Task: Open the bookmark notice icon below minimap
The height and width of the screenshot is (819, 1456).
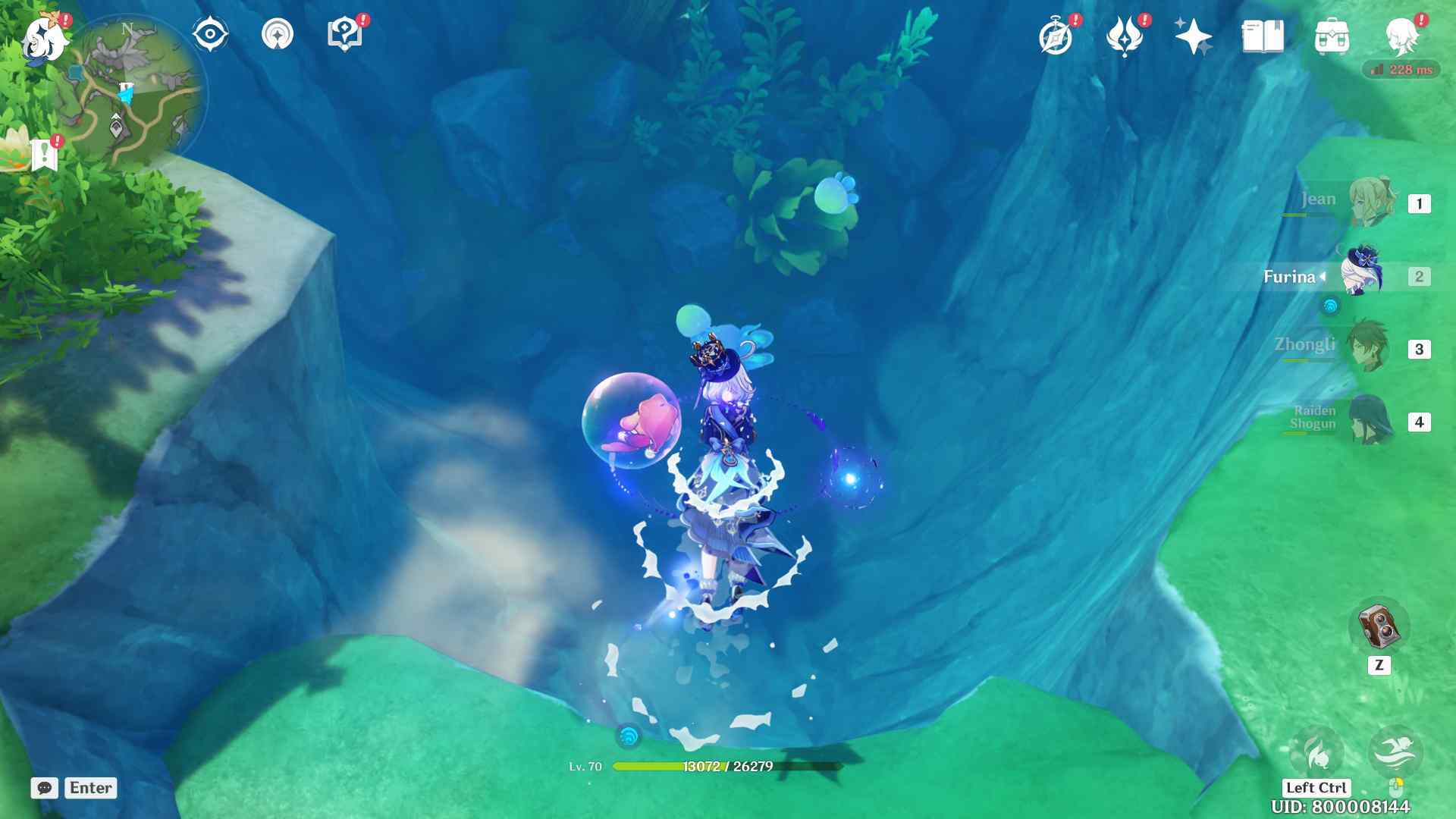Action: coord(45,154)
